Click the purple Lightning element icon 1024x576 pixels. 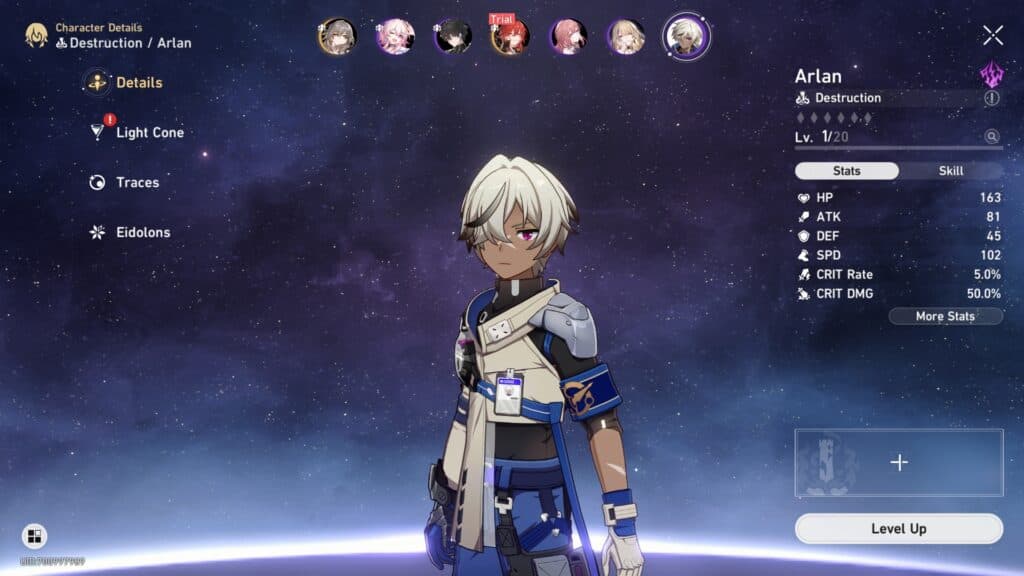991,74
